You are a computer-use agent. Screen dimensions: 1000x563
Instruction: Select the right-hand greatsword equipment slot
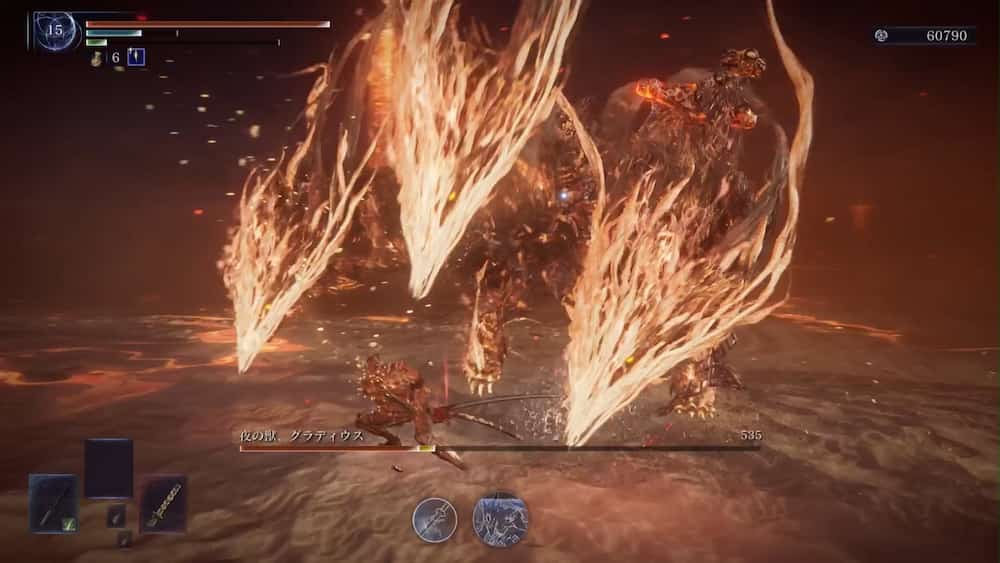click(163, 503)
